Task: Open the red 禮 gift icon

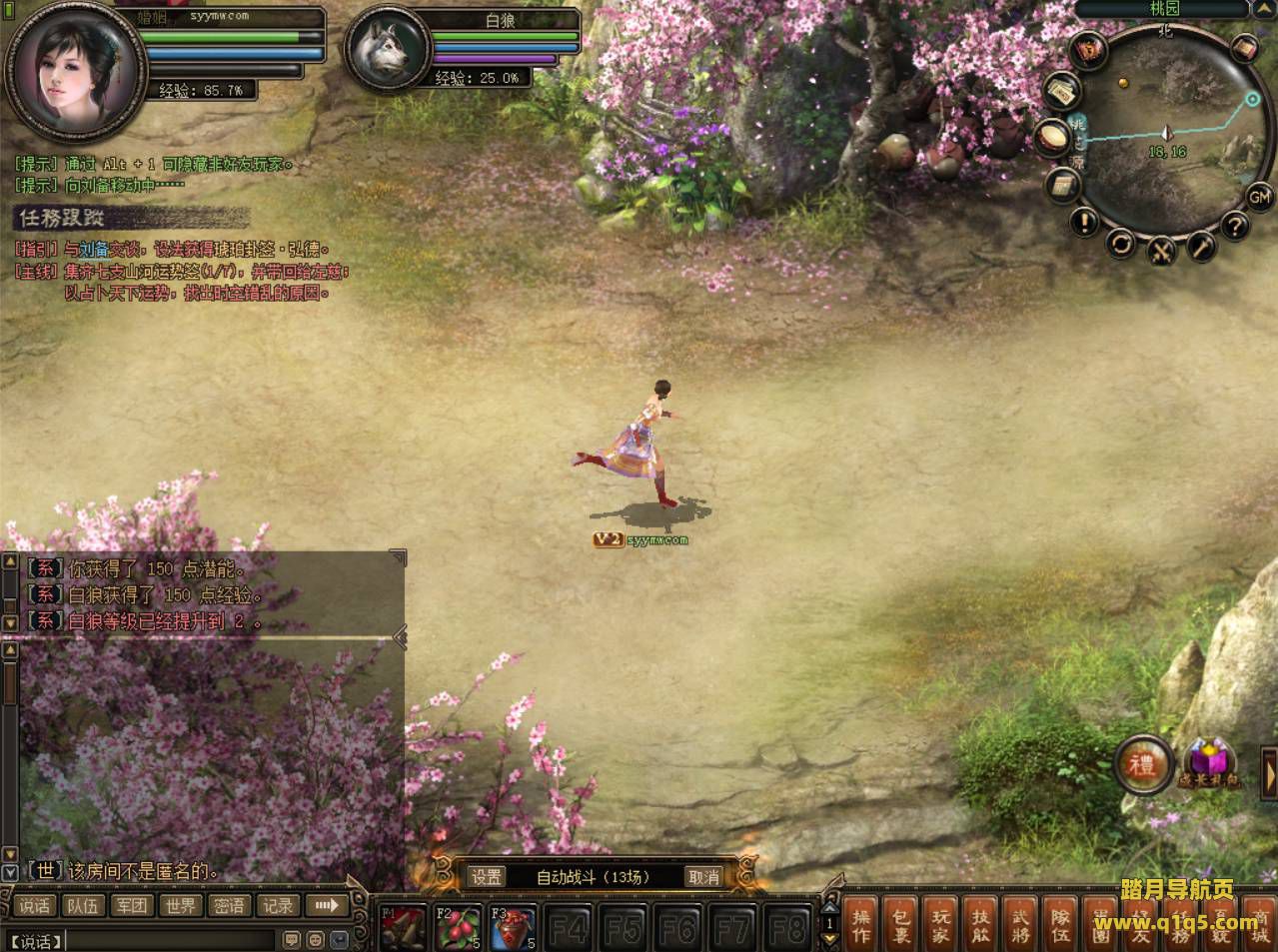Action: [x=1143, y=765]
